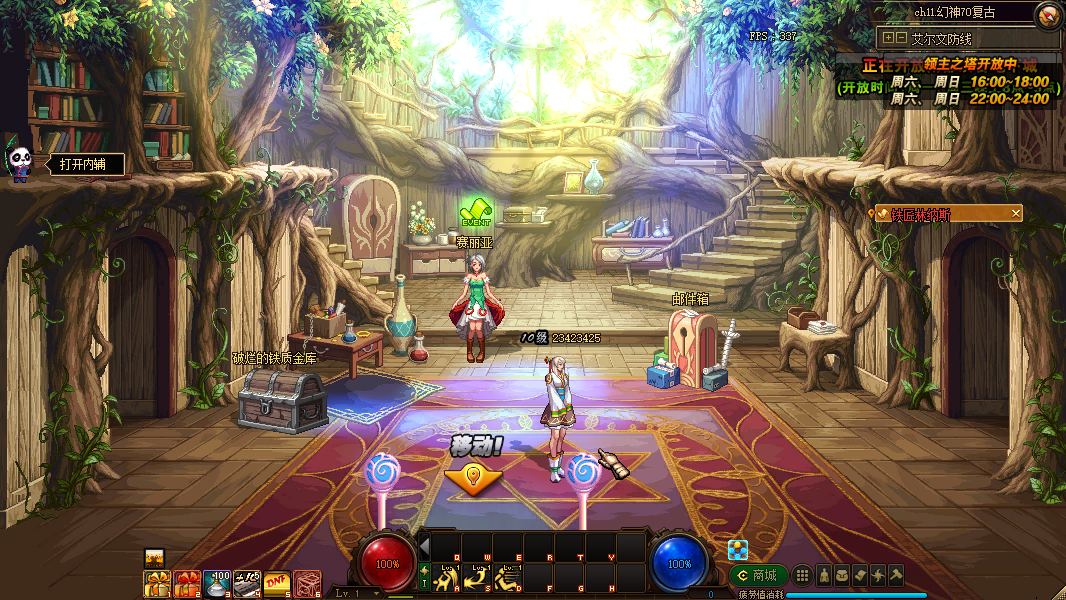
Task: Open the grid menu button beside 商城
Action: [x=802, y=575]
